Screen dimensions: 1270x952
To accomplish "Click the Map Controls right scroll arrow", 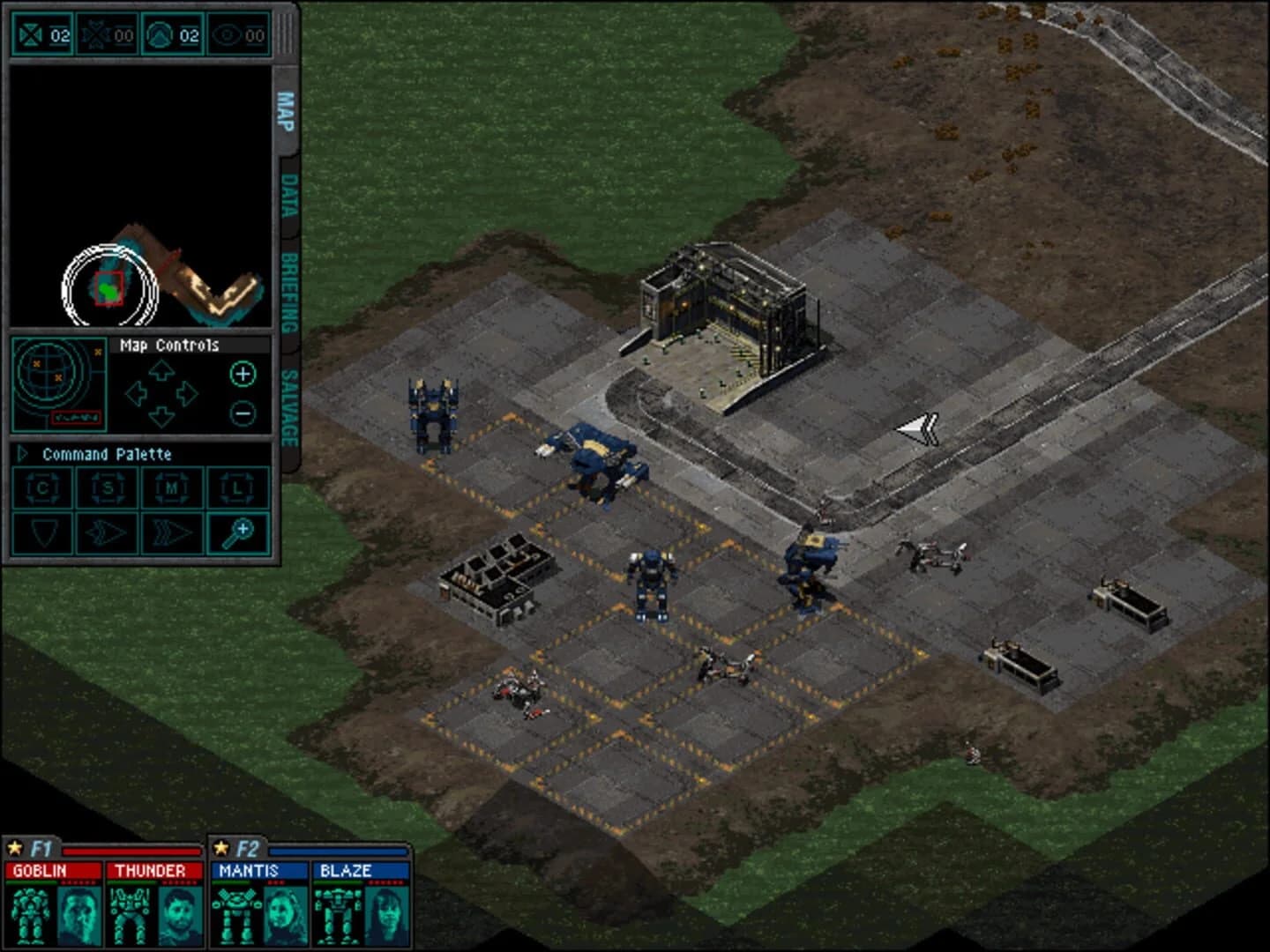I will [189, 392].
